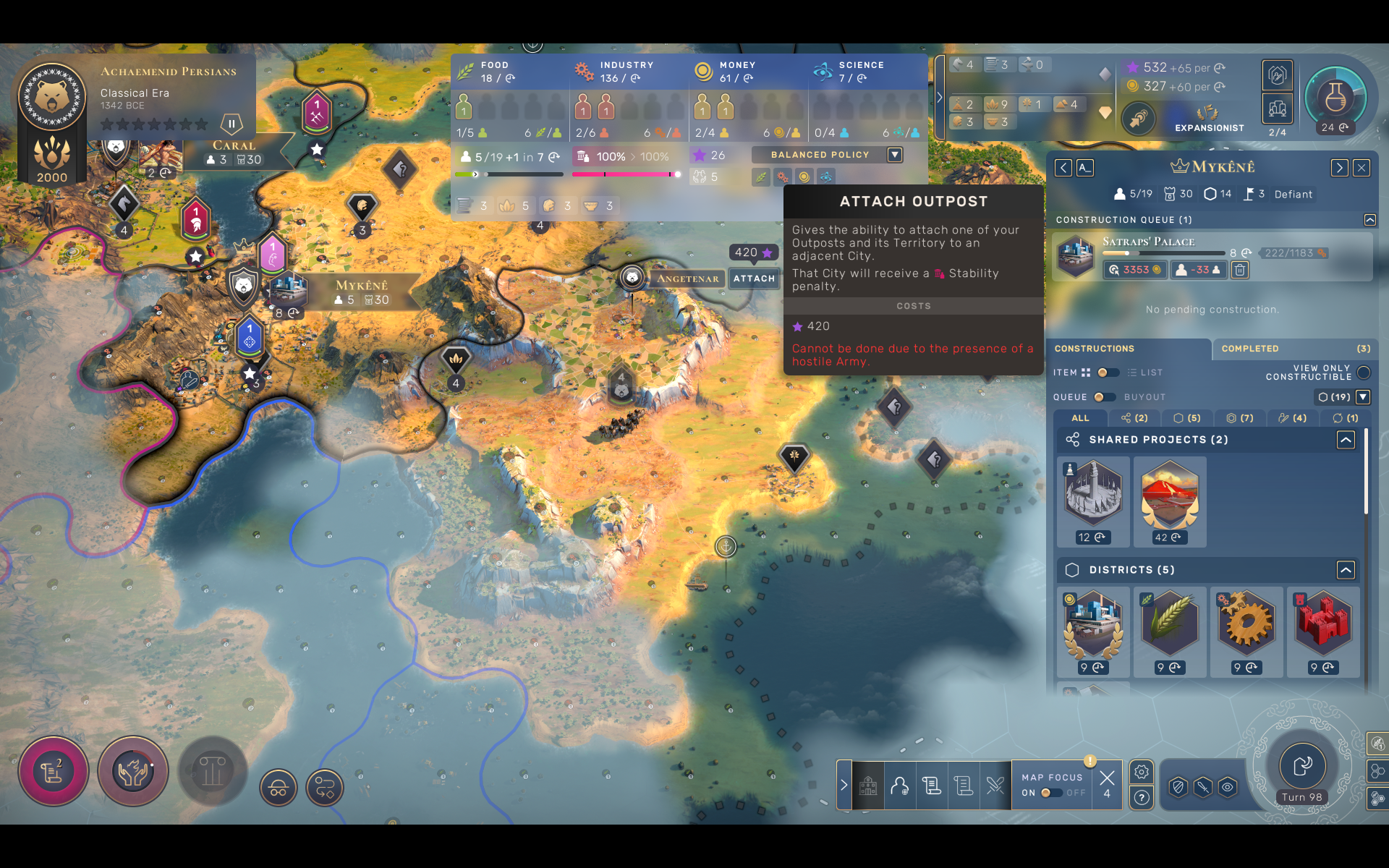Buy out Satraps' Palace for 3353 money
This screenshot has height=868, width=1389.
pyautogui.click(x=1134, y=270)
